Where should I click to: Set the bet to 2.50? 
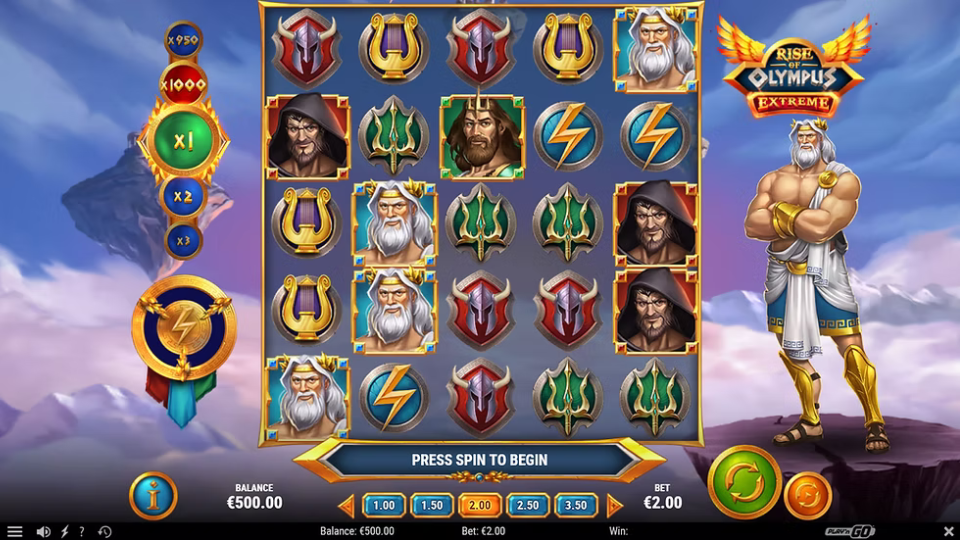[528, 505]
